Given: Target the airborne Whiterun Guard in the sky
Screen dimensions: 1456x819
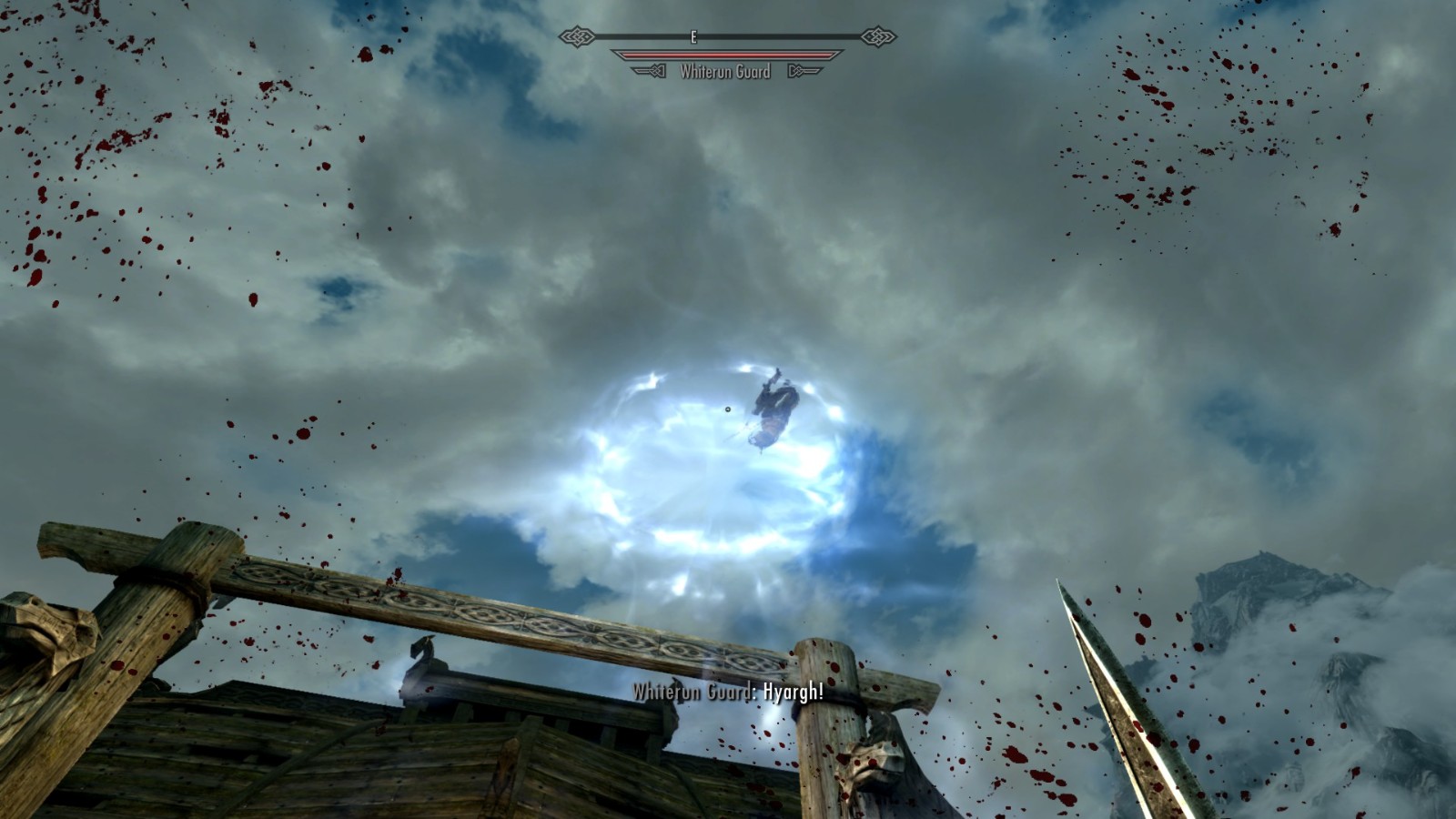Looking at the screenshot, I should (773, 408).
